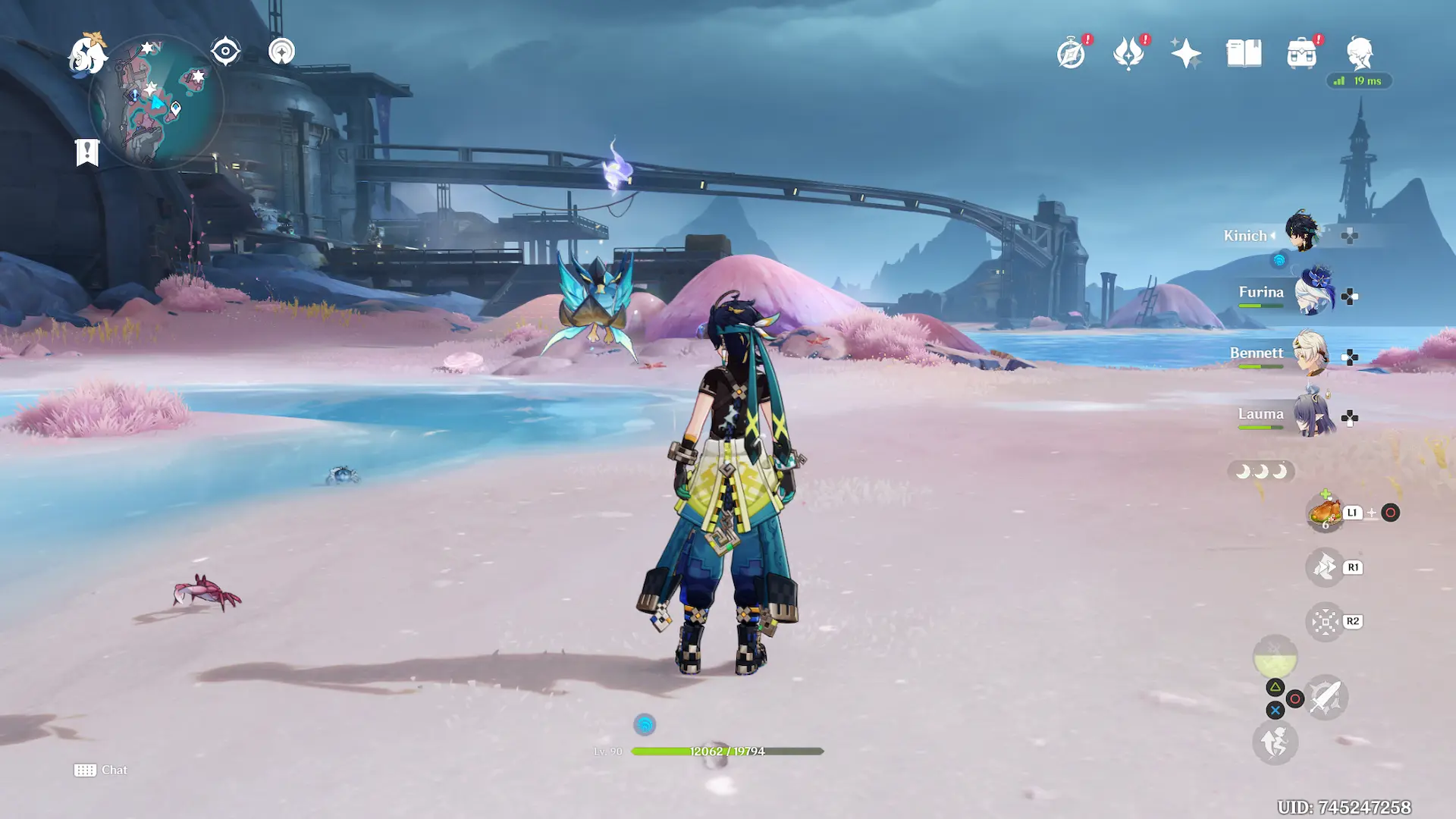Viewport: 1456px width, 819px height.
Task: Open the compass events icon
Action: pos(1071,54)
